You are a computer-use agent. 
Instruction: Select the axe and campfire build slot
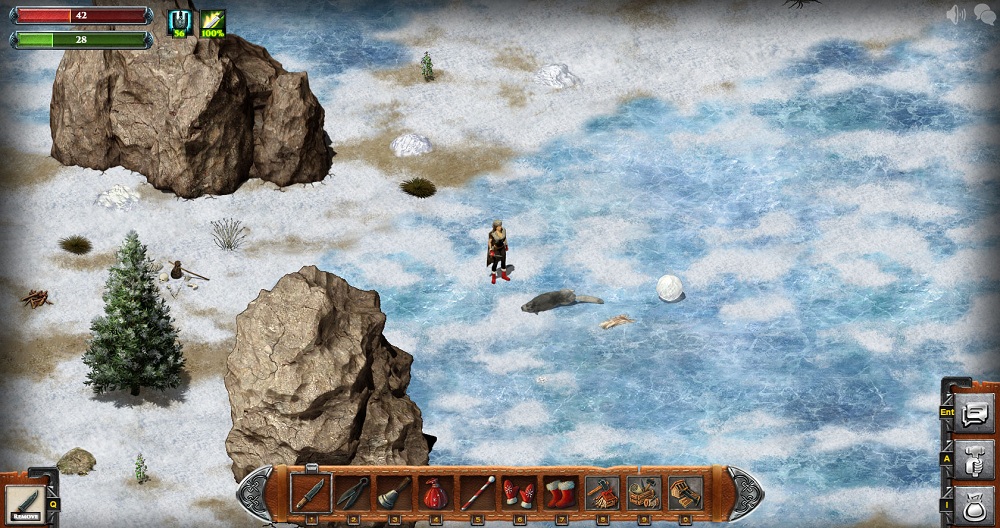(602, 492)
